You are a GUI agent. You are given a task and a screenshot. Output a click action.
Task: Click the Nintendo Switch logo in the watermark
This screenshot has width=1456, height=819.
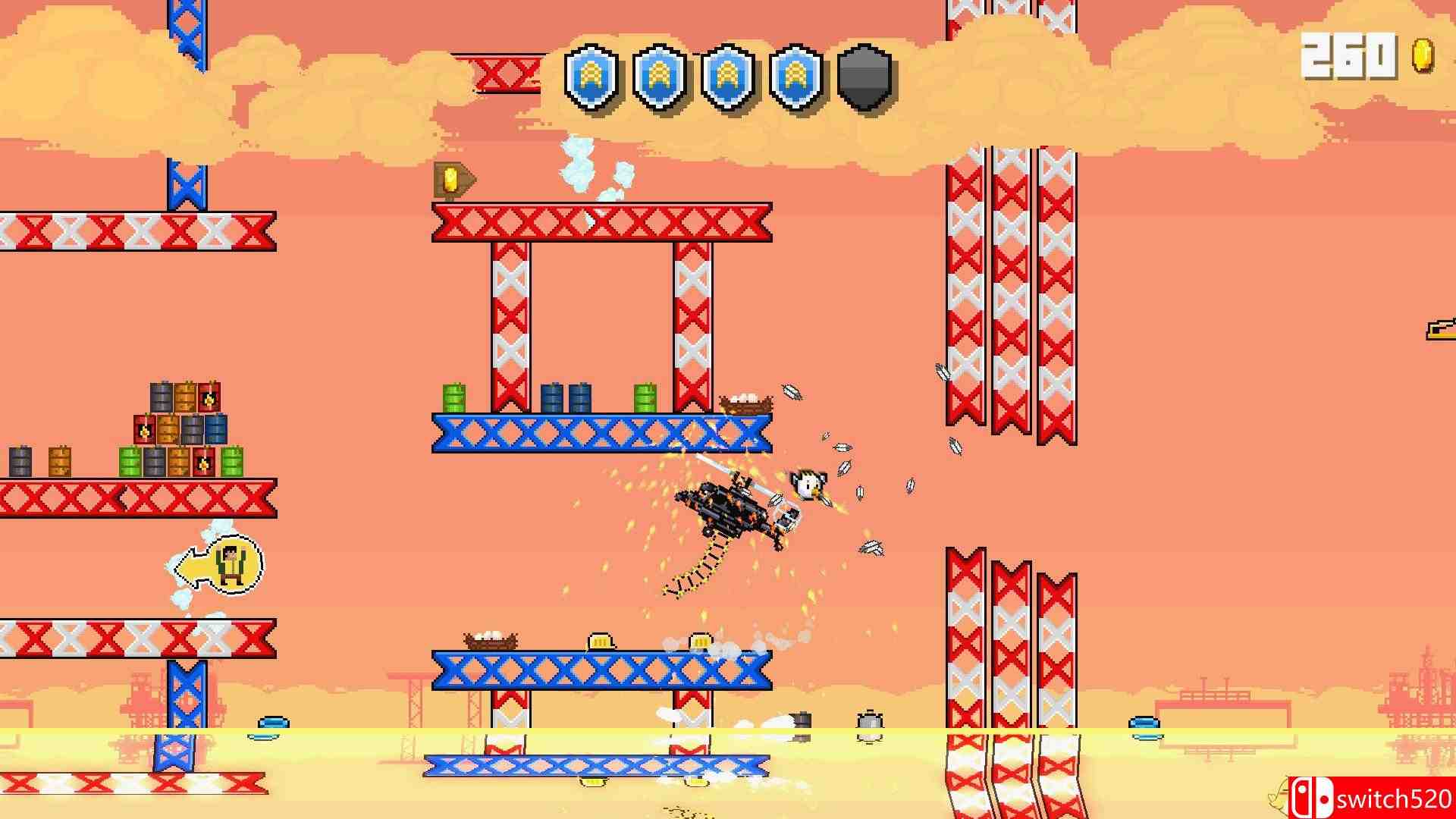tap(1310, 797)
